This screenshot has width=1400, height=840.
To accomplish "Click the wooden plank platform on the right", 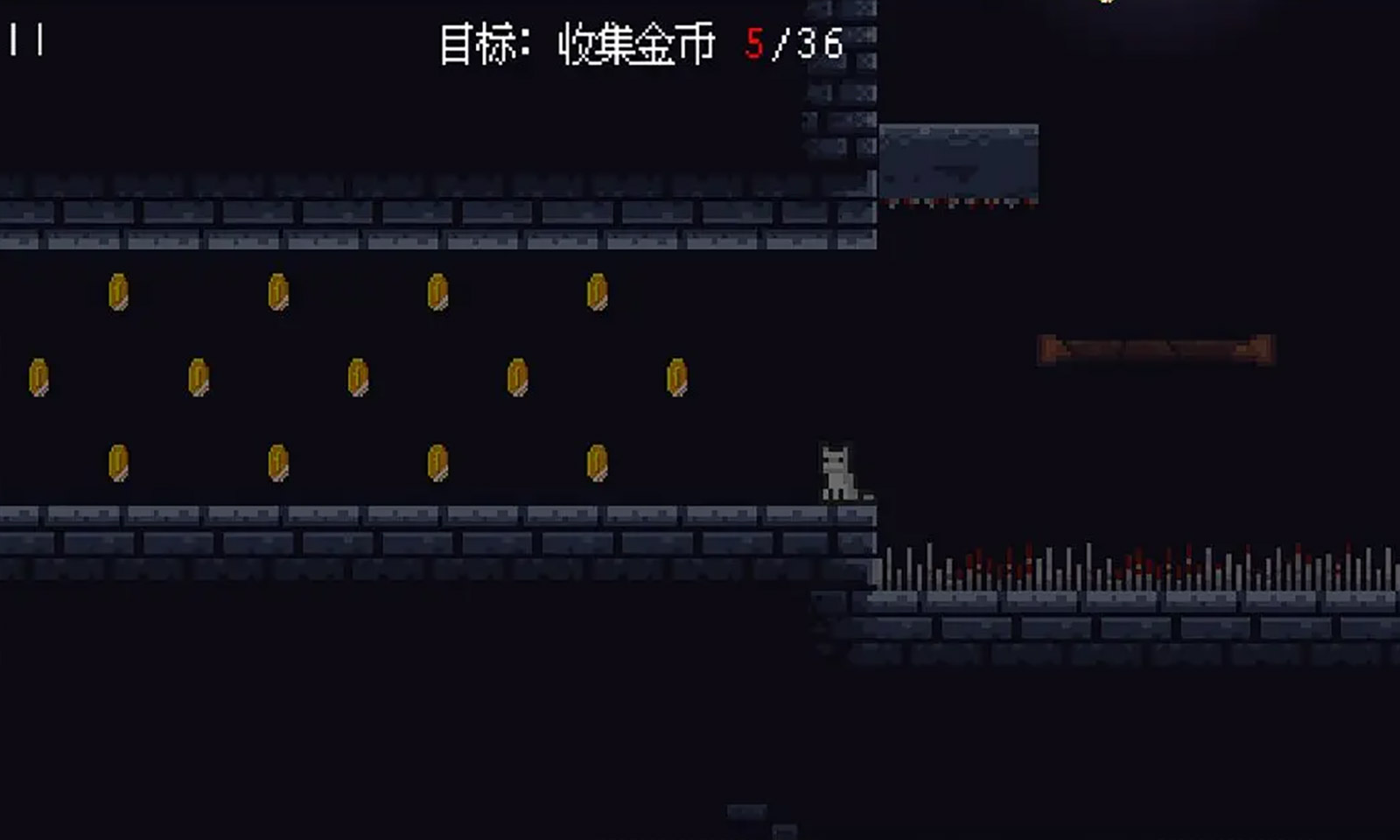I will 1155,346.
